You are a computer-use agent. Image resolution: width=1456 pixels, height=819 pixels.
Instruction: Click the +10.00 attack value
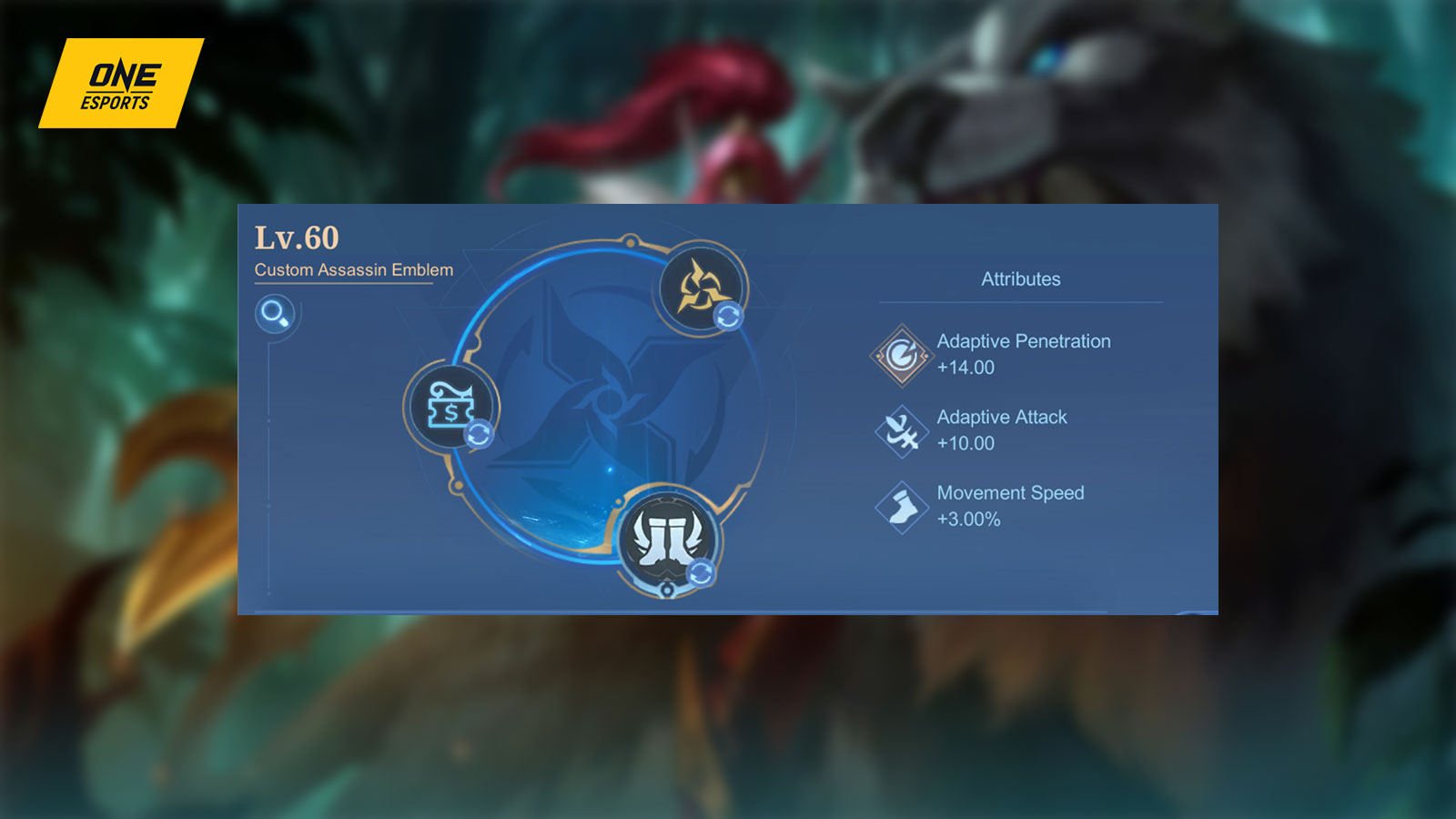click(x=966, y=443)
